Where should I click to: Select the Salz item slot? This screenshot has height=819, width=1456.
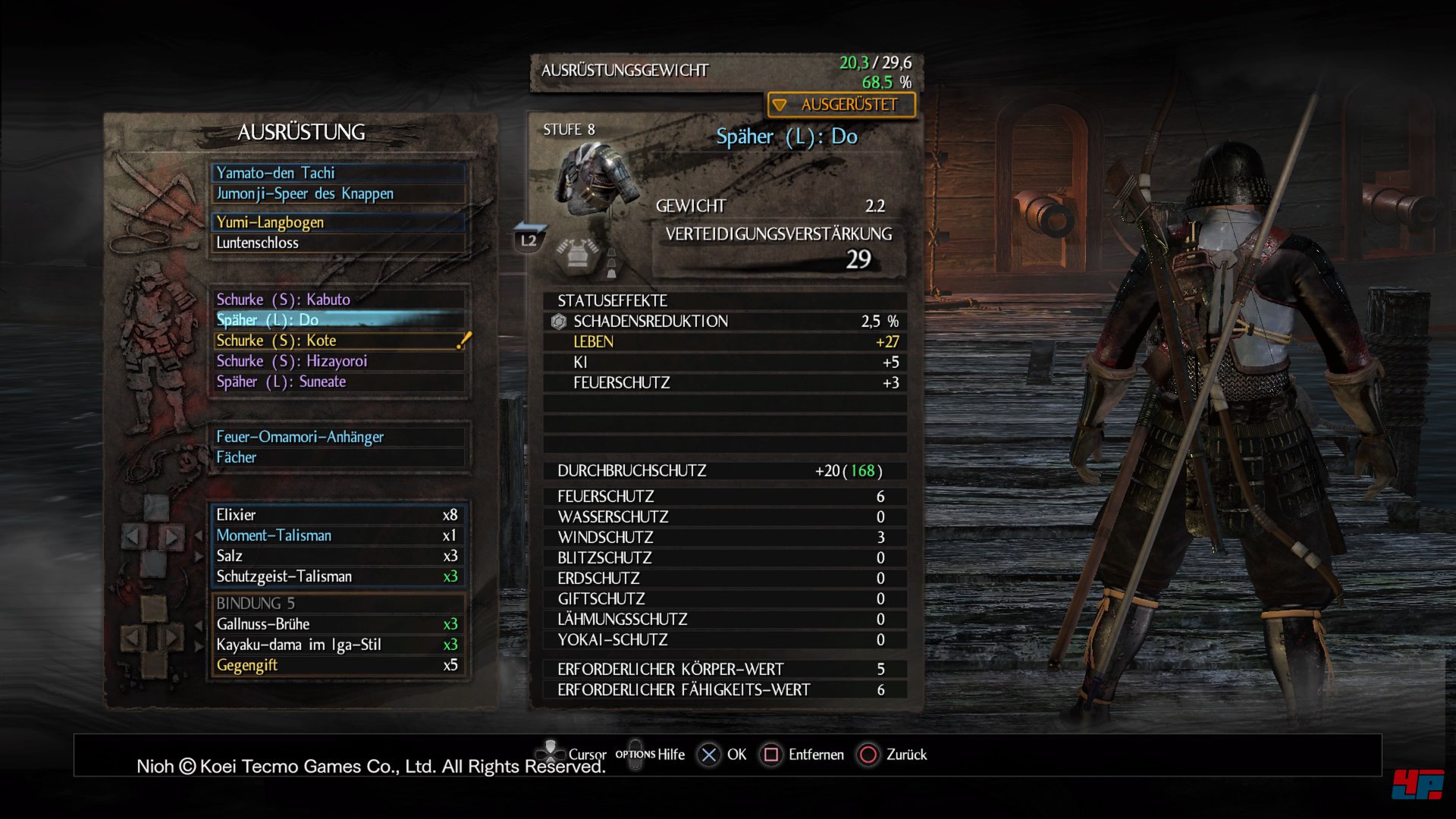pos(338,556)
